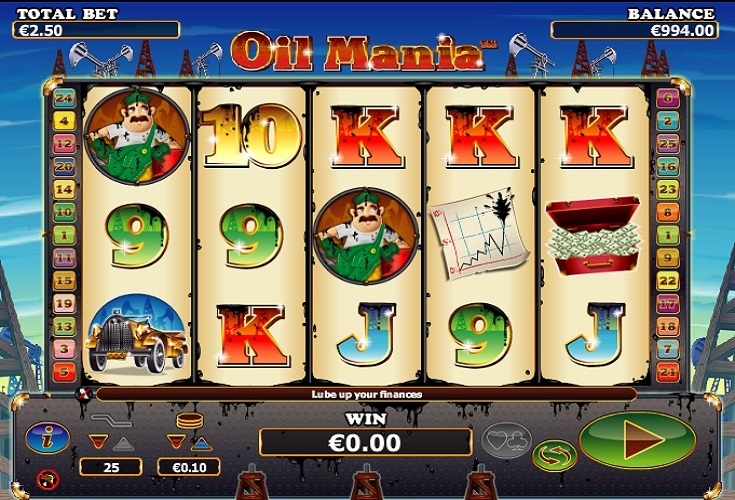This screenshot has height=500, width=735.
Task: Open the gamble feature with the card suits button
Action: tap(506, 441)
